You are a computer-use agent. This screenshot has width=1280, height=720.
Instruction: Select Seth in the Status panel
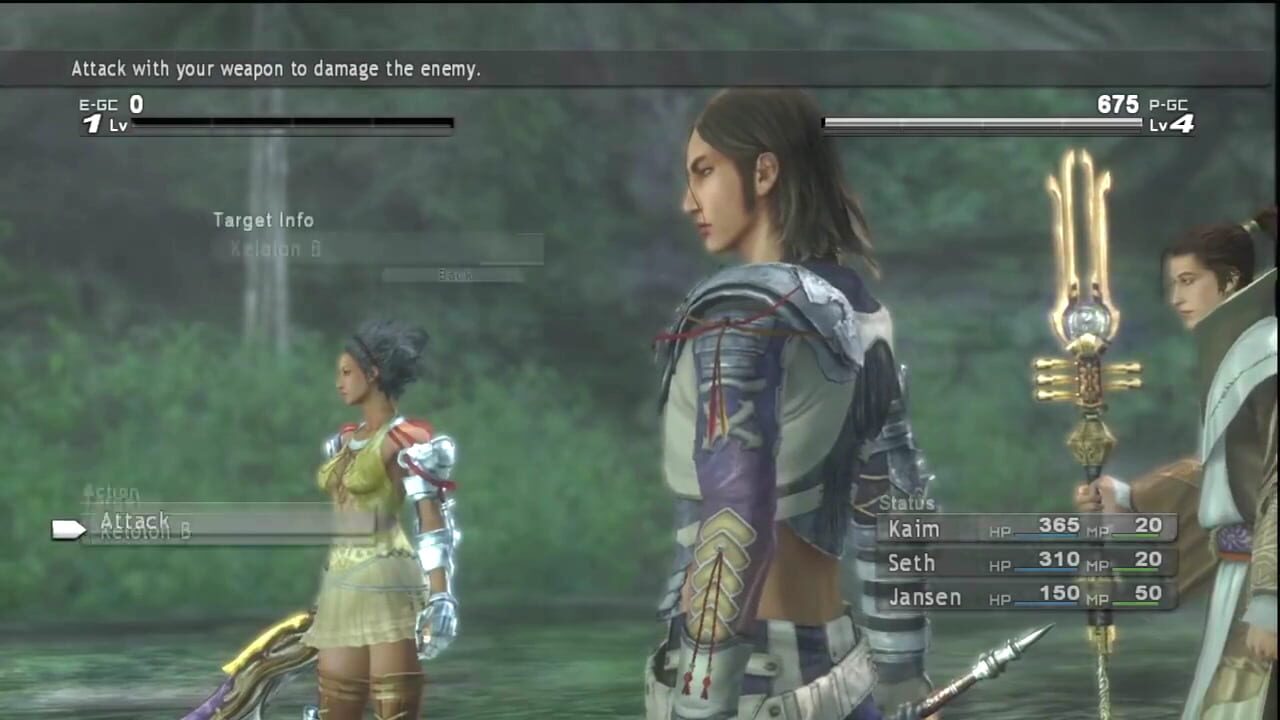point(911,563)
